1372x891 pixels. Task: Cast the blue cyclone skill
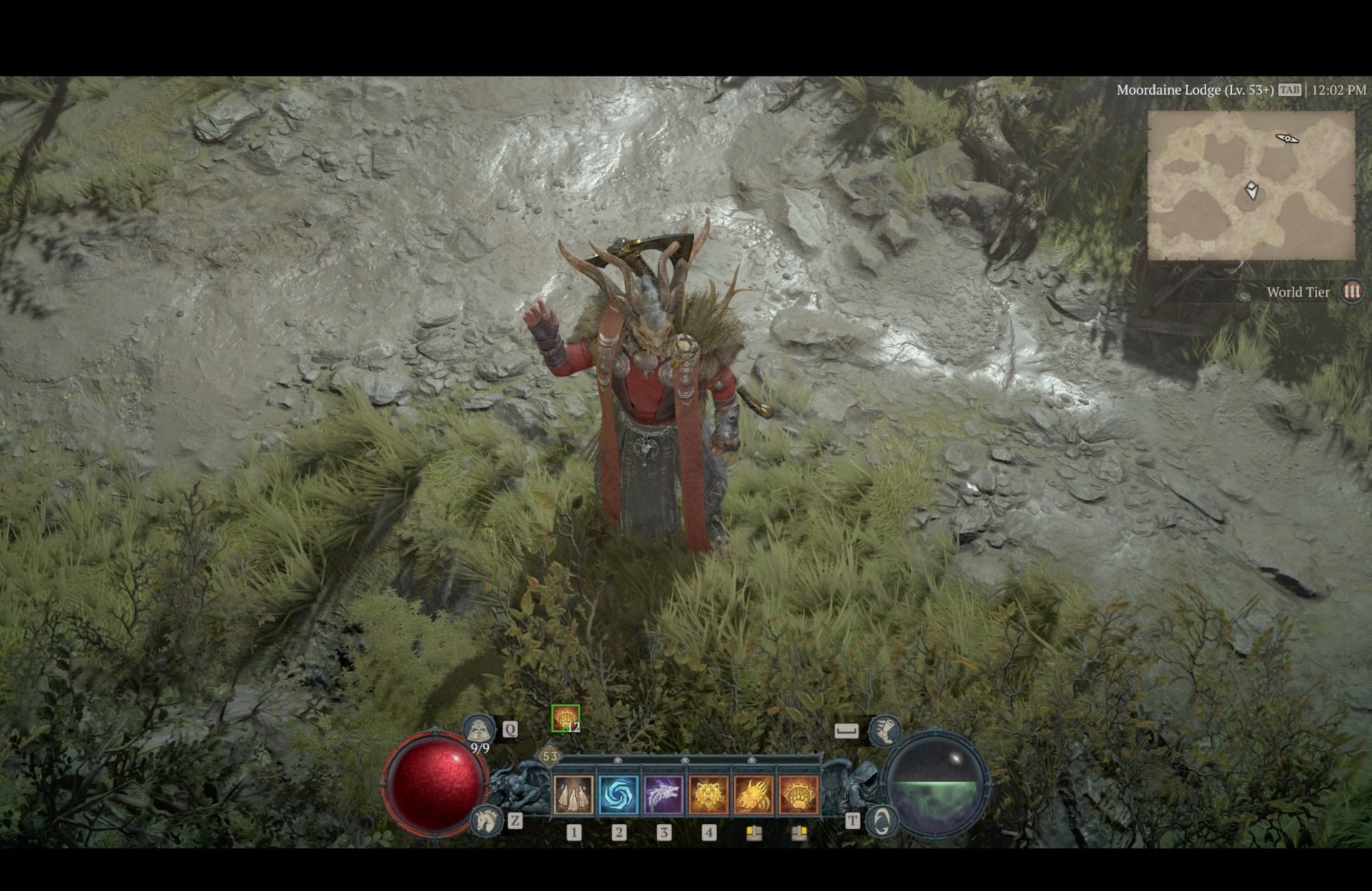coord(619,795)
